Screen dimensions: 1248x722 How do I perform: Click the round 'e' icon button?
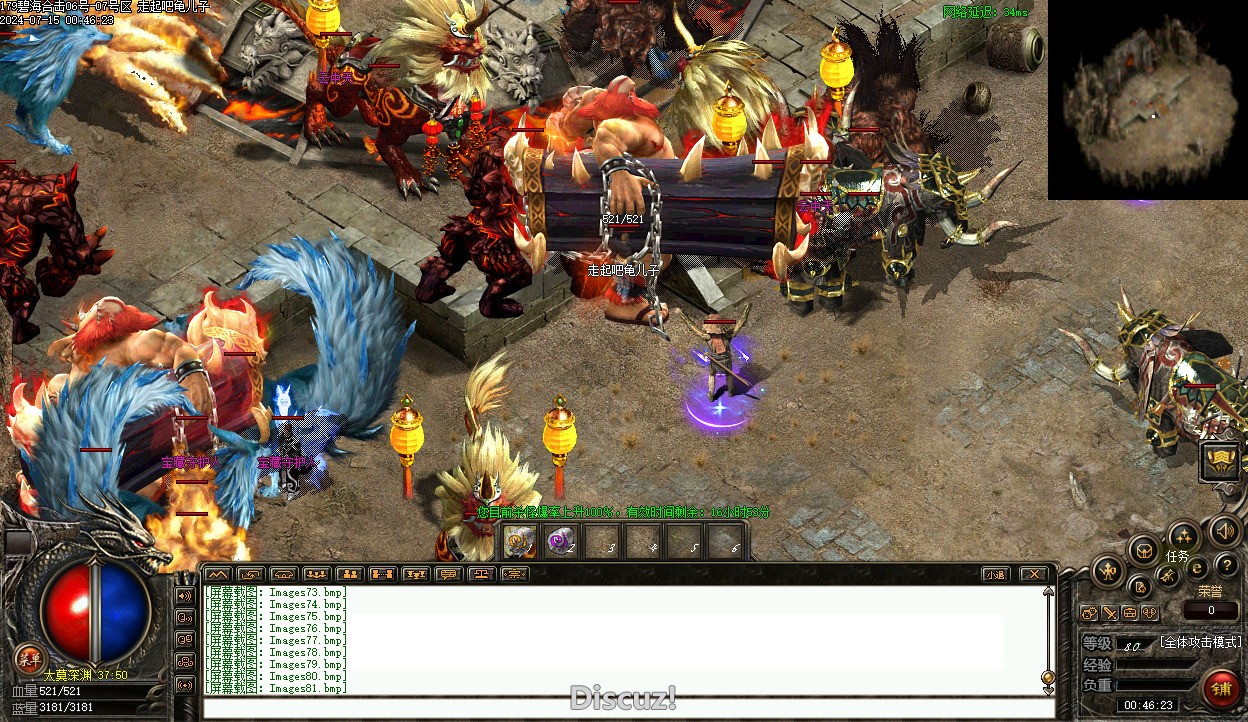[1197, 567]
